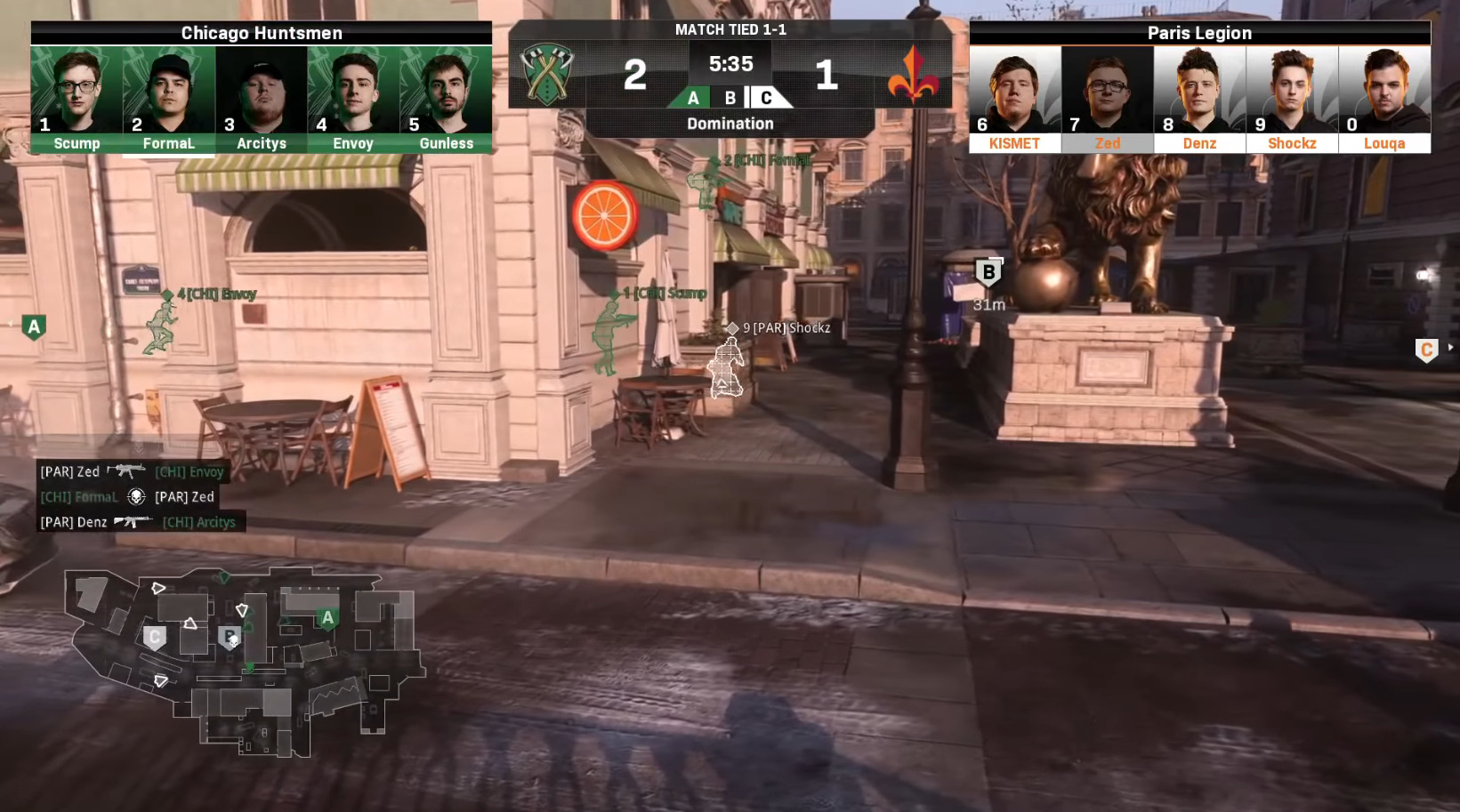Click the Chicago Huntsmen team logo
The image size is (1460, 812).
coord(547,74)
